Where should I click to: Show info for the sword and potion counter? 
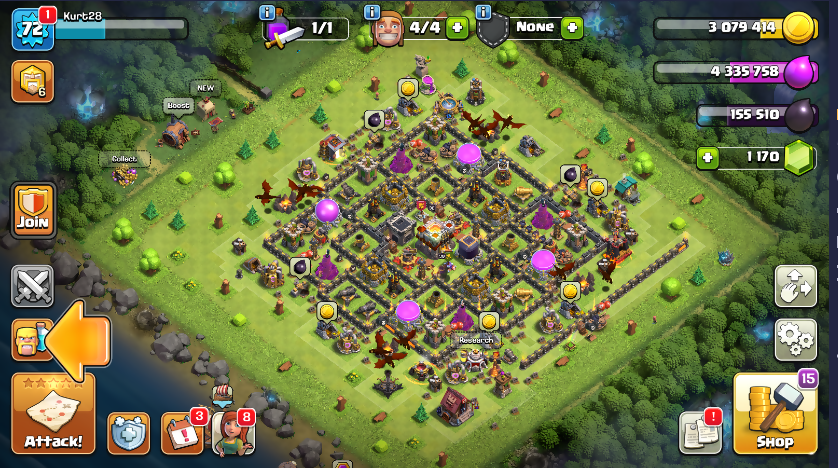point(267,12)
